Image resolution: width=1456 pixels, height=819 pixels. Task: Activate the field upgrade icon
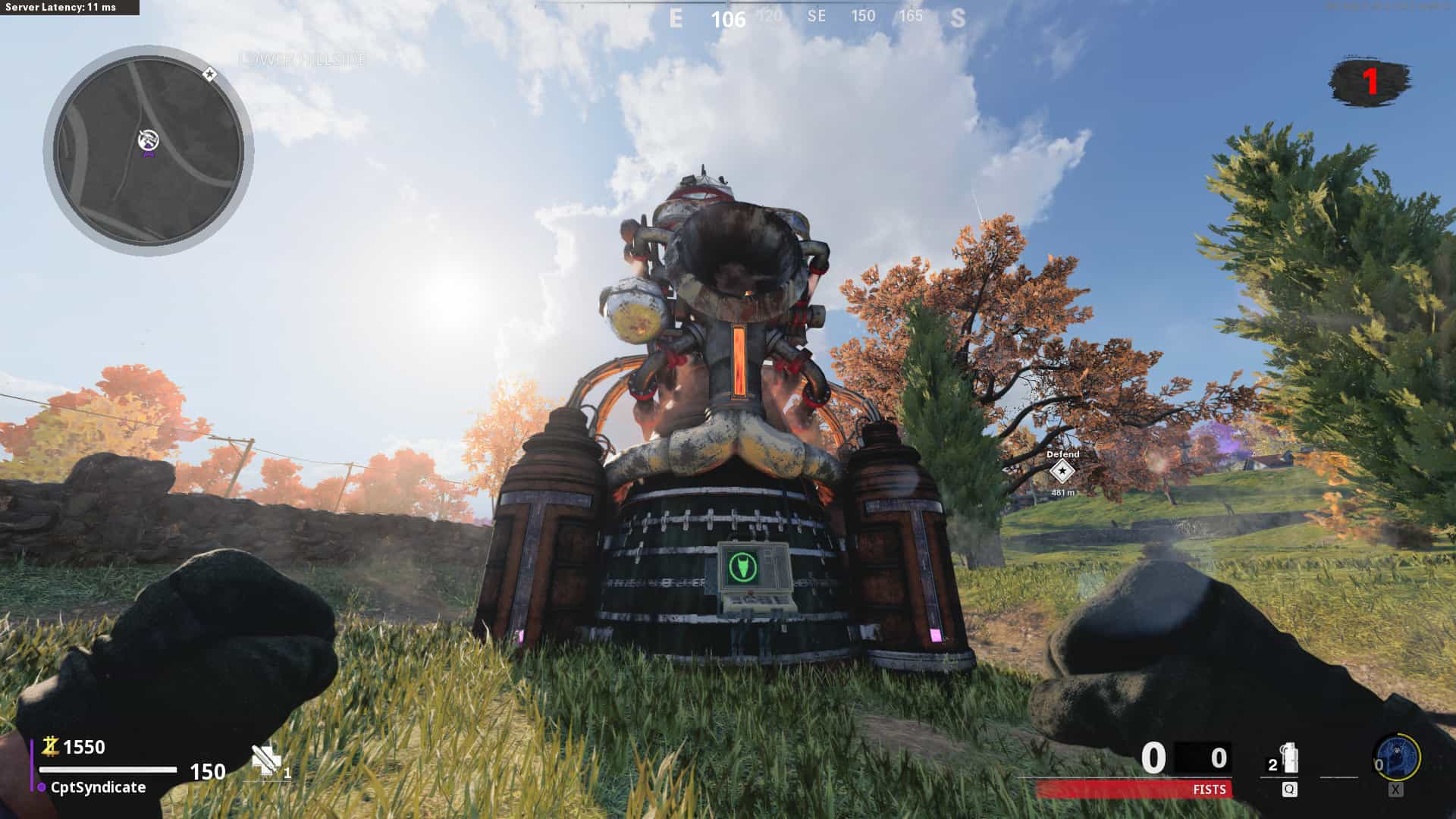click(1398, 757)
